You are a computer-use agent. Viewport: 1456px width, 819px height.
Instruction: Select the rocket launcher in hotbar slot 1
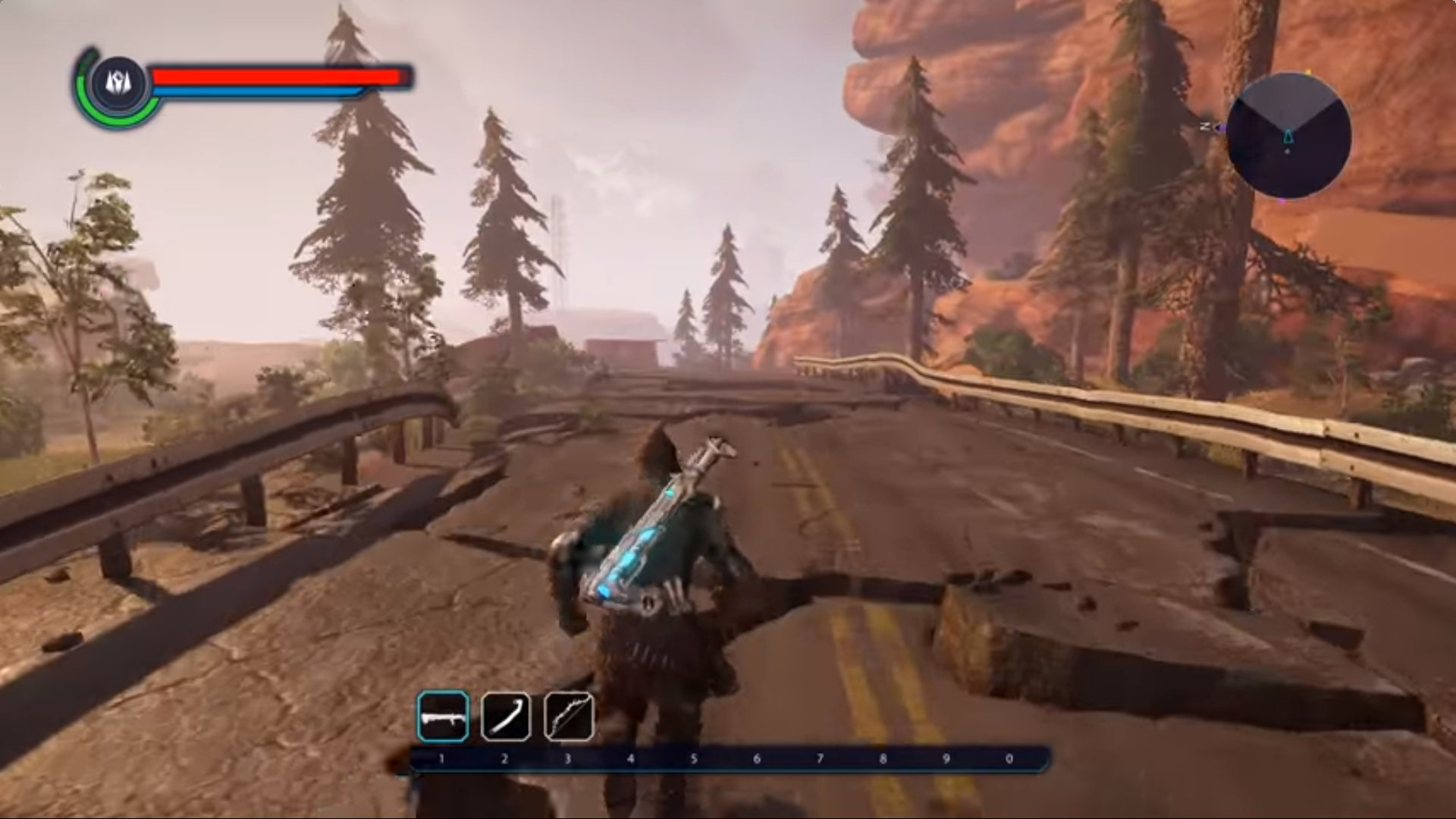pyautogui.click(x=443, y=717)
